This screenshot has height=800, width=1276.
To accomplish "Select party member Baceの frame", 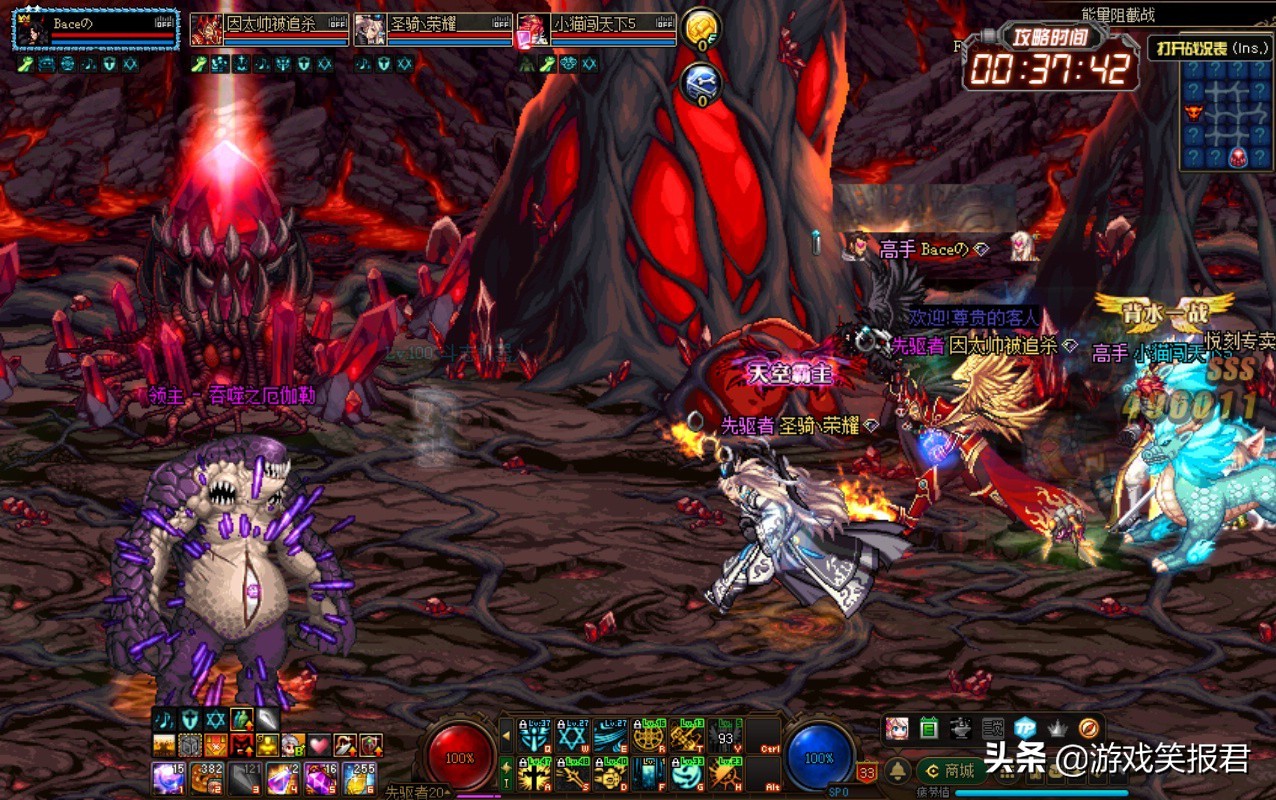I will click(96, 30).
